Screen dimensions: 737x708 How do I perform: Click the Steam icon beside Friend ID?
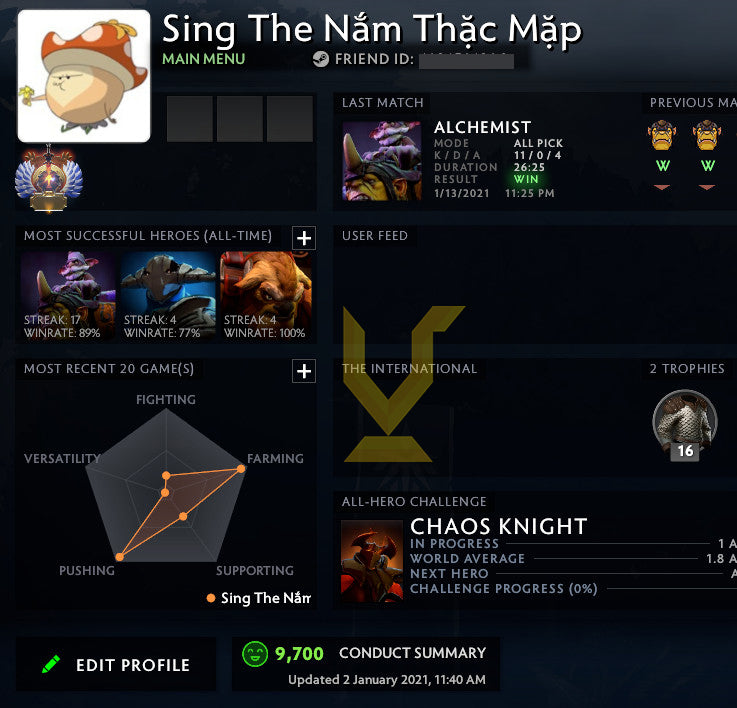pyautogui.click(x=320, y=59)
